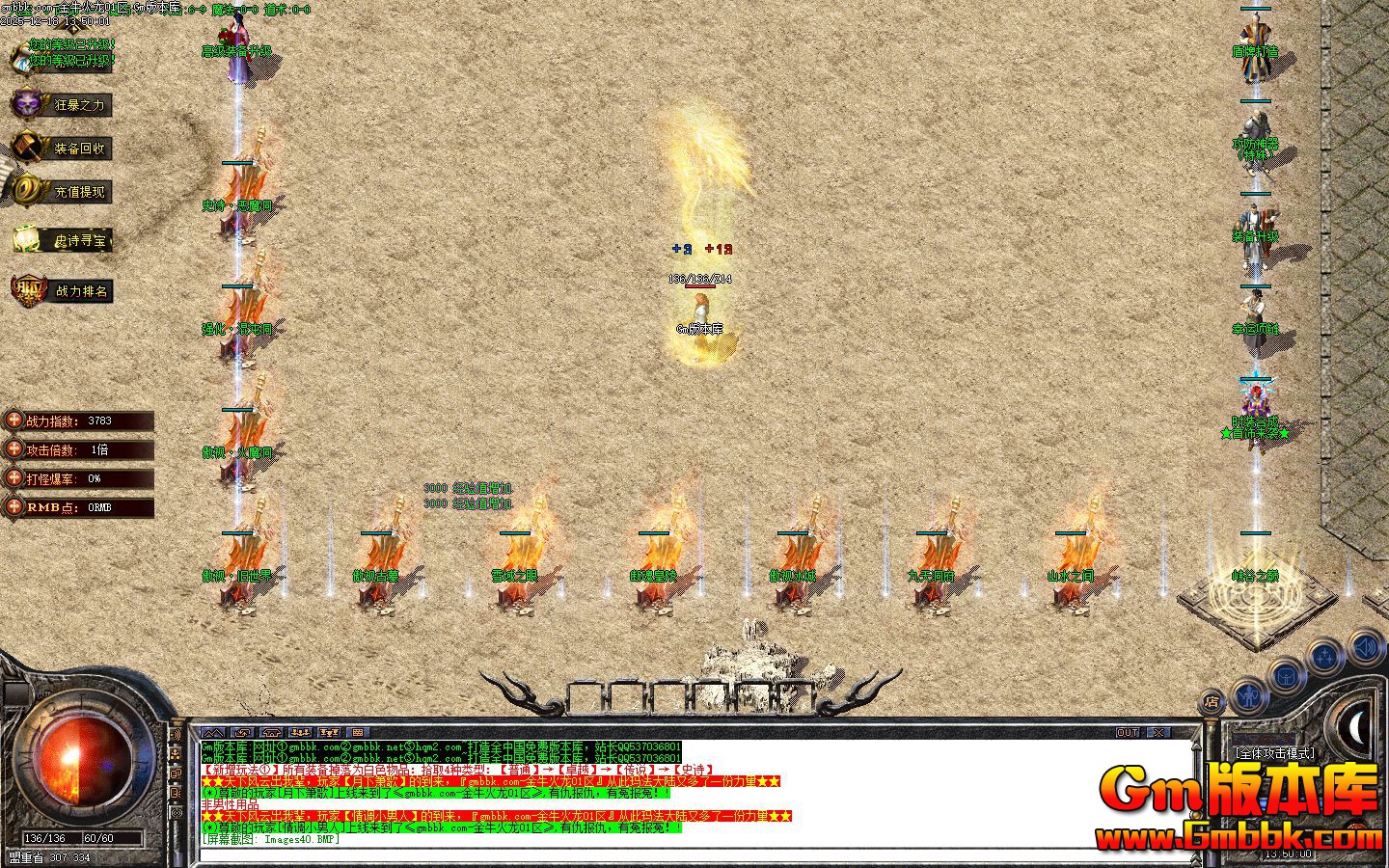Expand the RMB点 points stat
The height and width of the screenshot is (868, 1389).
pyautogui.click(x=14, y=507)
